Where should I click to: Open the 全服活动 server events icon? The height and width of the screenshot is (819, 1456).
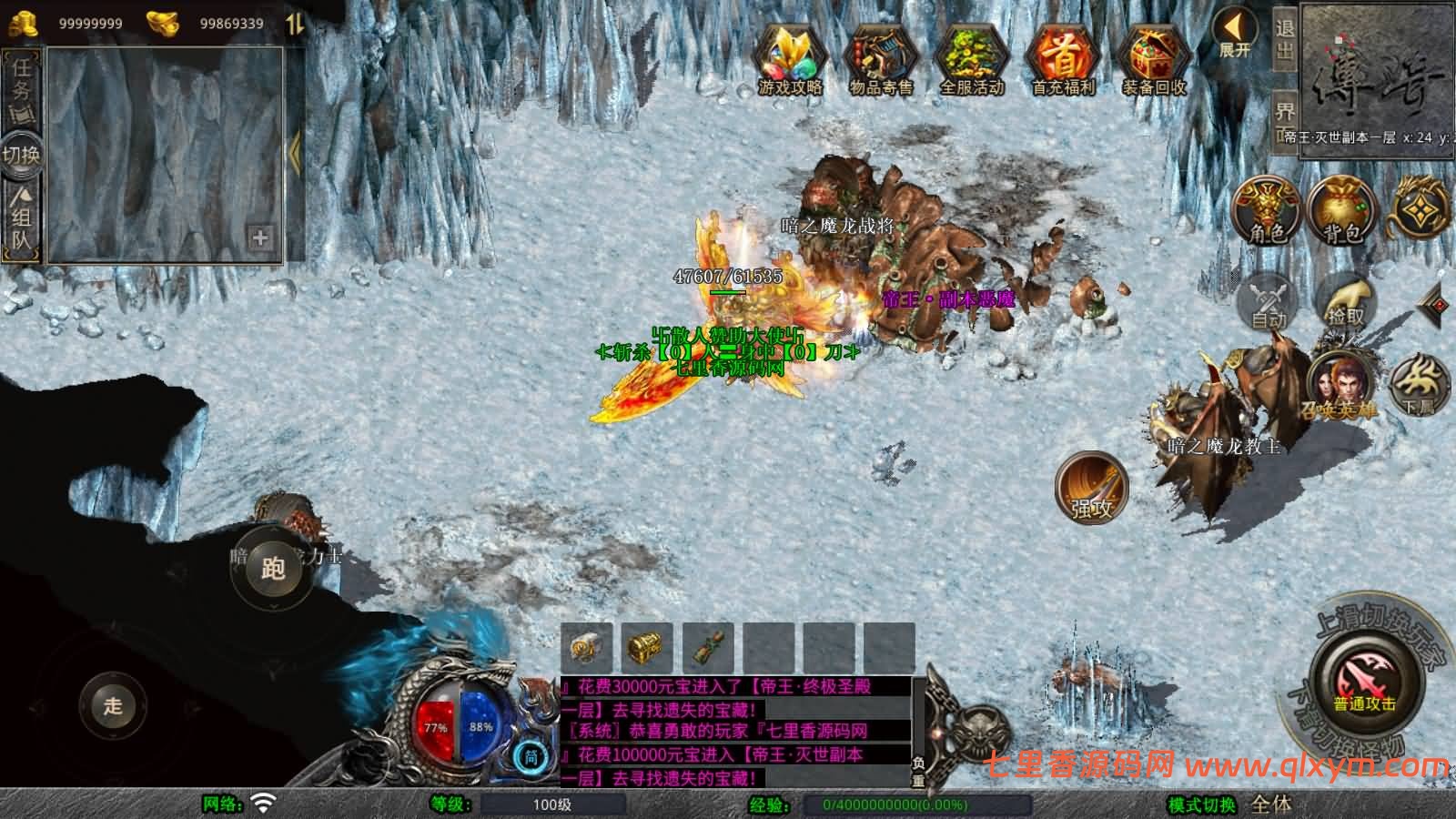tap(971, 60)
